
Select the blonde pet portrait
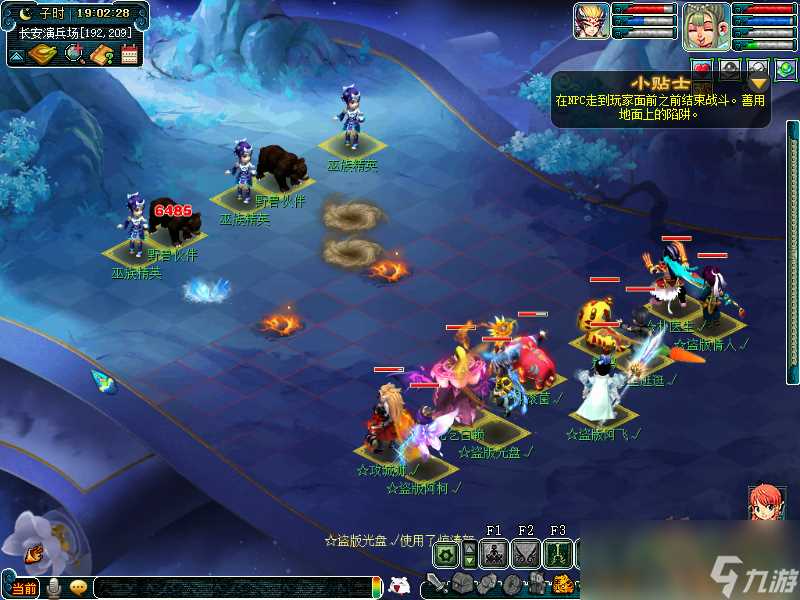[591, 21]
